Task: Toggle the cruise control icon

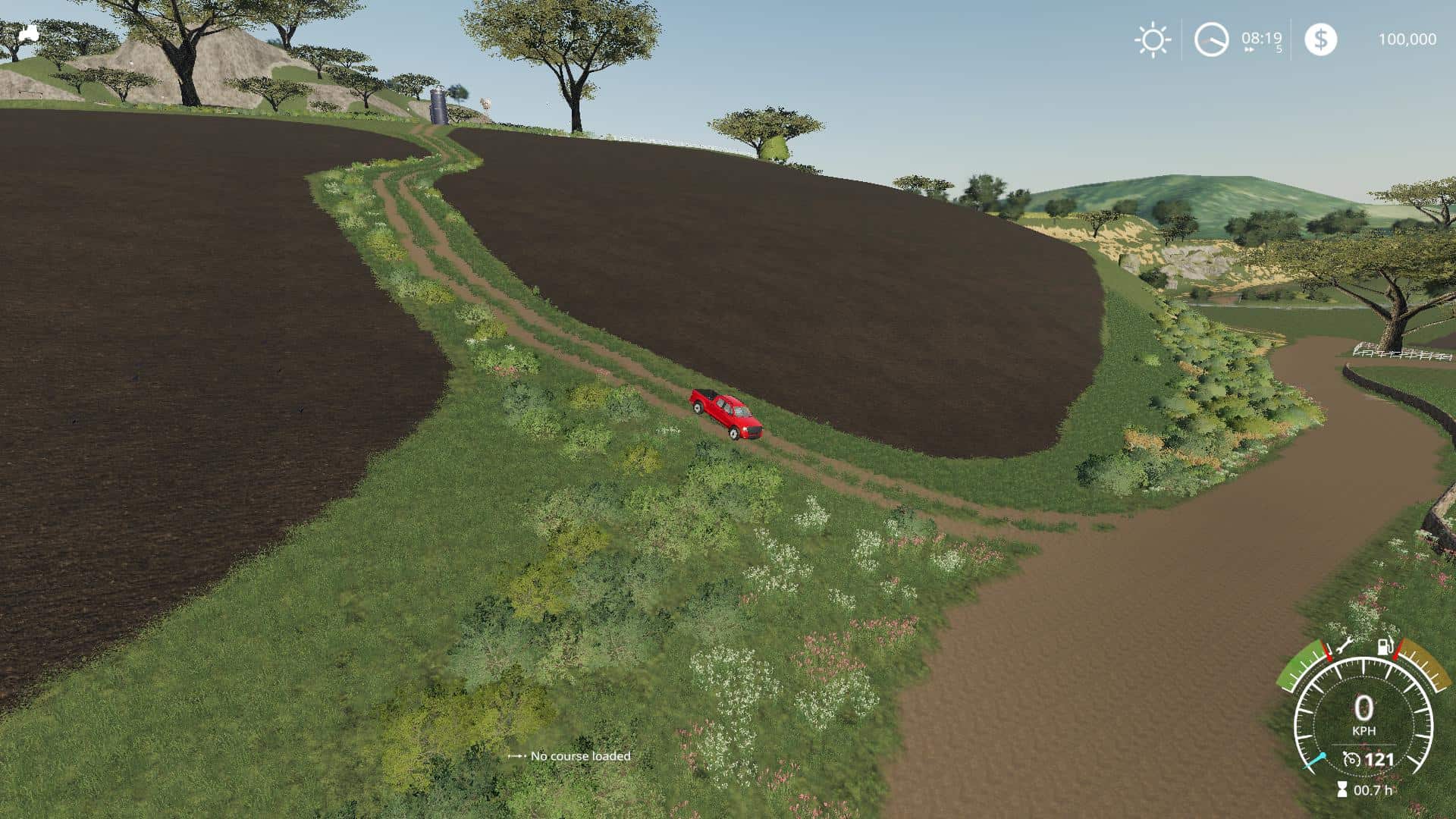Action: point(1351,759)
